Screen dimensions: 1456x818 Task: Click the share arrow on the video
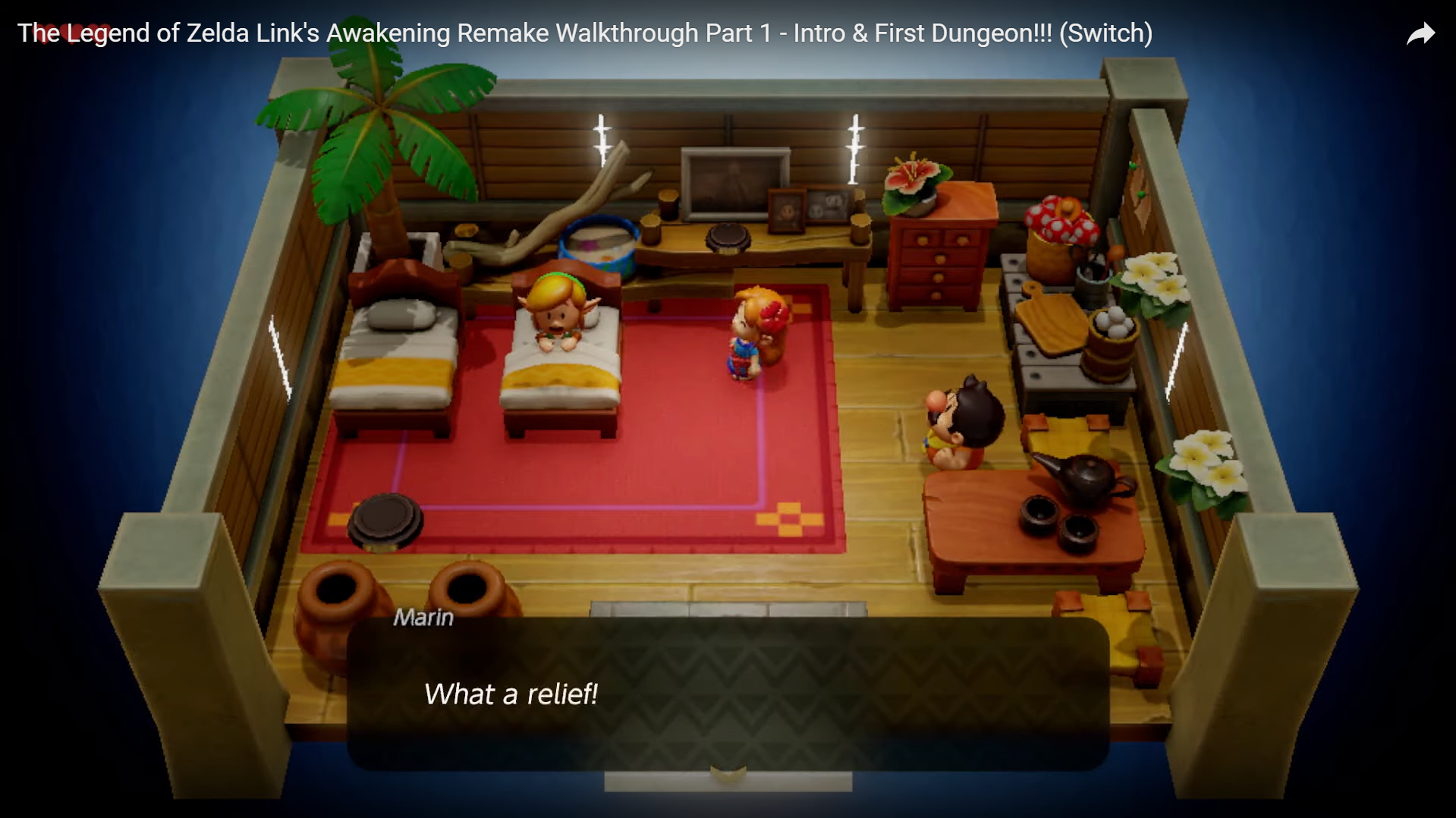click(1420, 34)
